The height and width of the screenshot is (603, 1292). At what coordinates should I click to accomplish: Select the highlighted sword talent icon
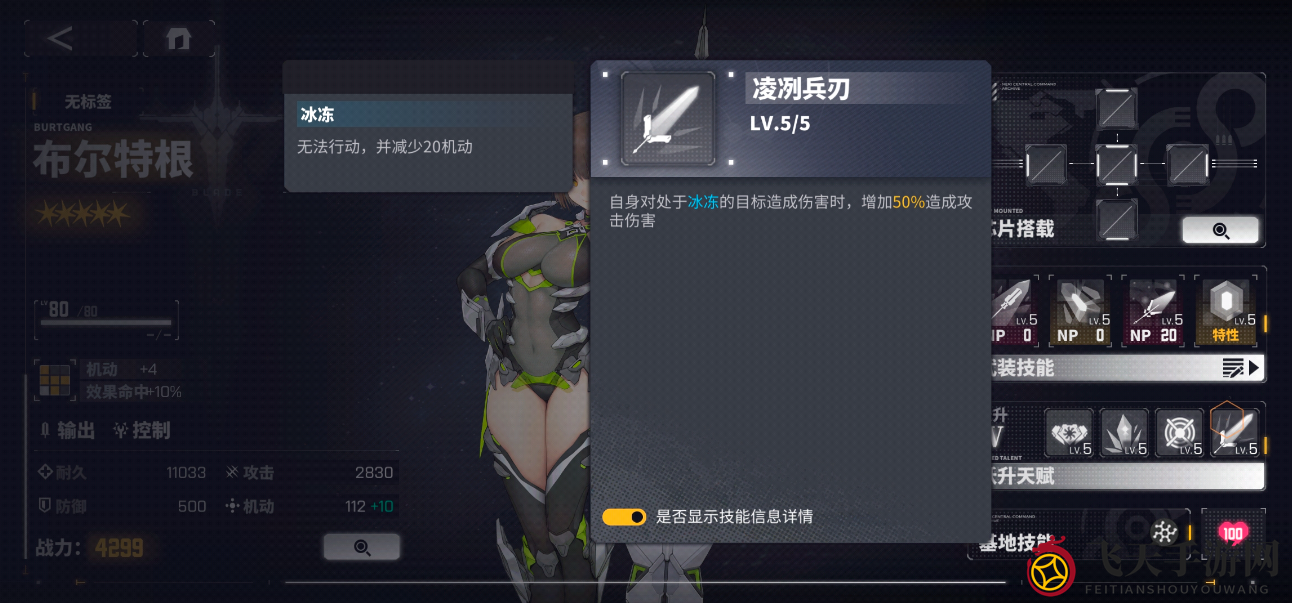pos(1234,431)
